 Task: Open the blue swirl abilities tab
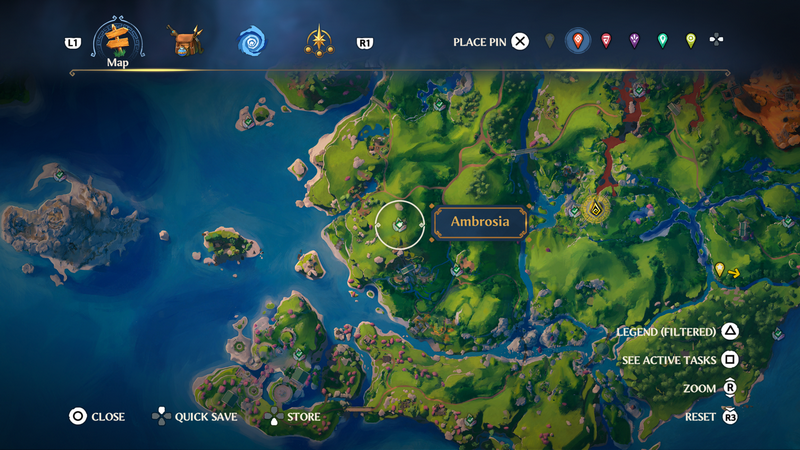251,42
